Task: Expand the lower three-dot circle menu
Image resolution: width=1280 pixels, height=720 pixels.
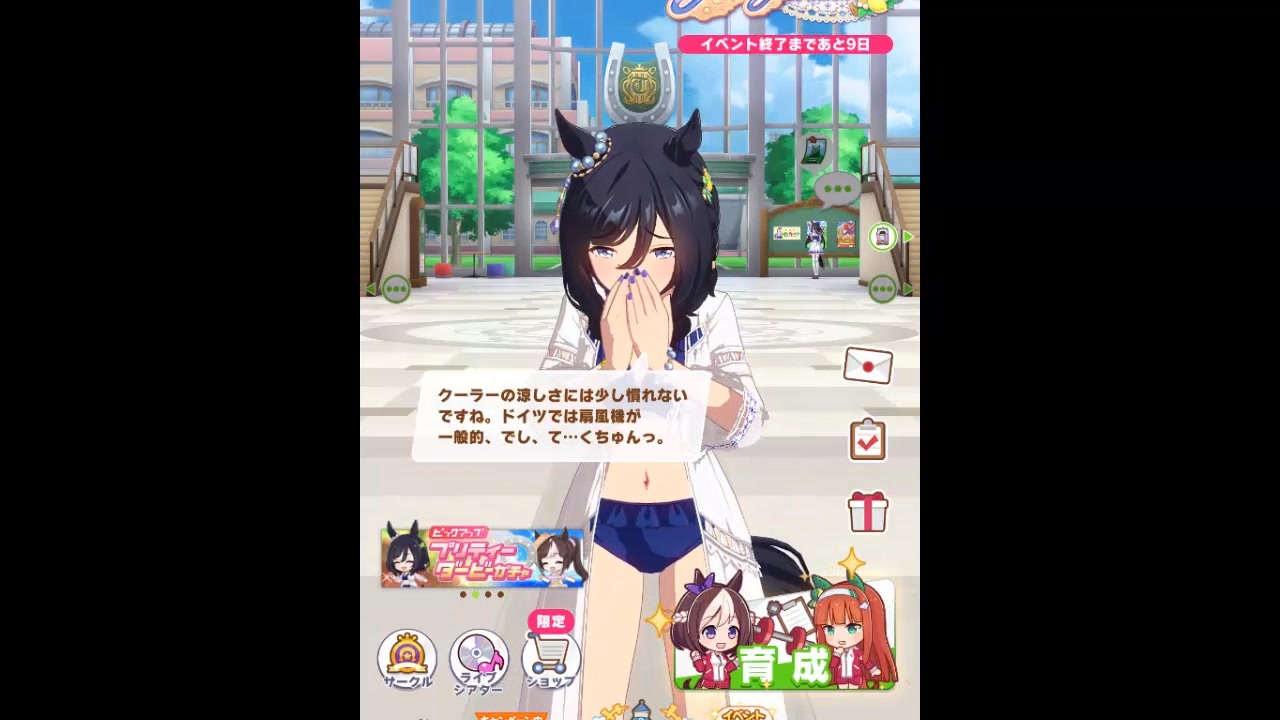Action: [x=883, y=289]
